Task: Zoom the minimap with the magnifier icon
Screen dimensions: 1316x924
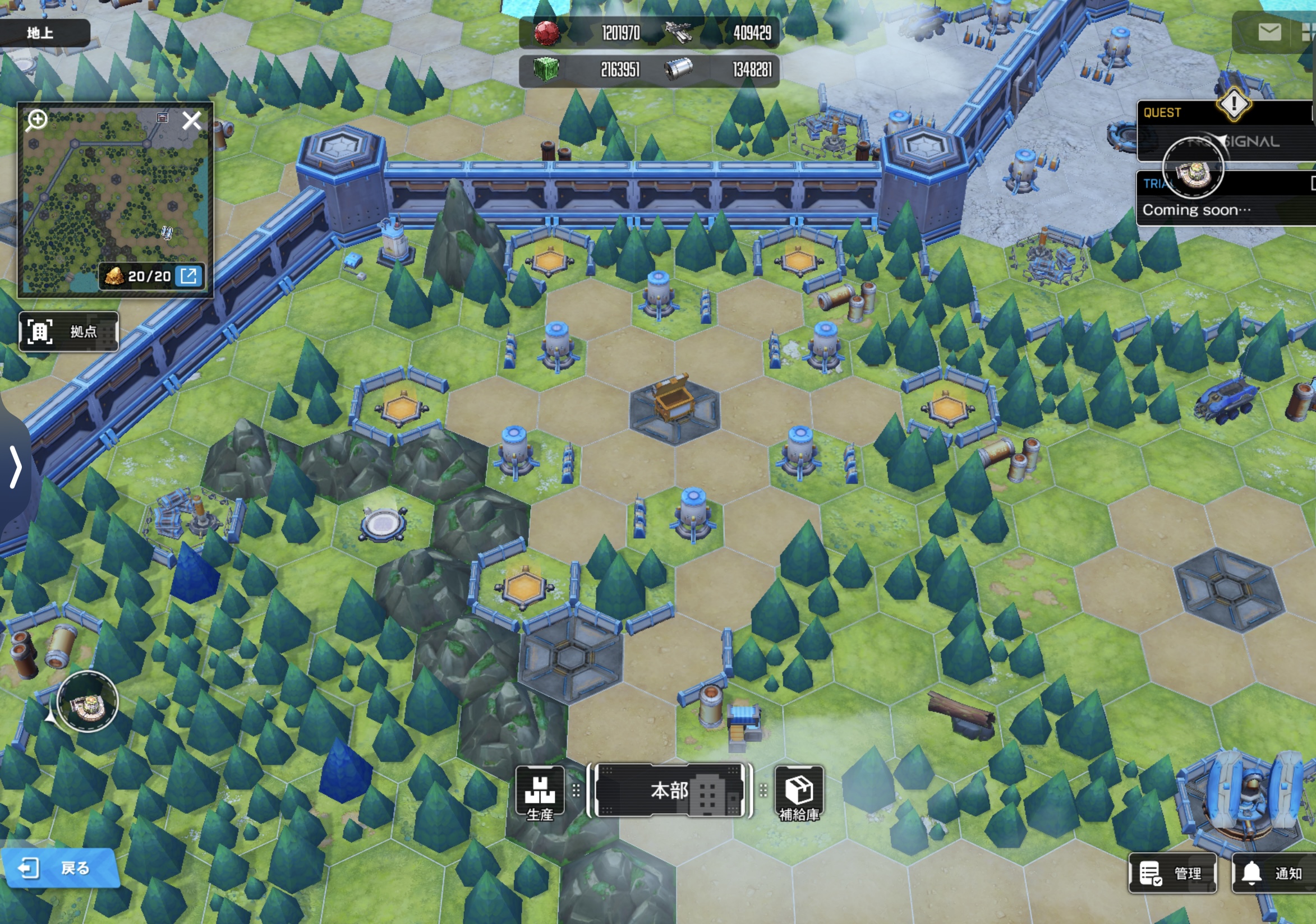Action: click(x=37, y=121)
